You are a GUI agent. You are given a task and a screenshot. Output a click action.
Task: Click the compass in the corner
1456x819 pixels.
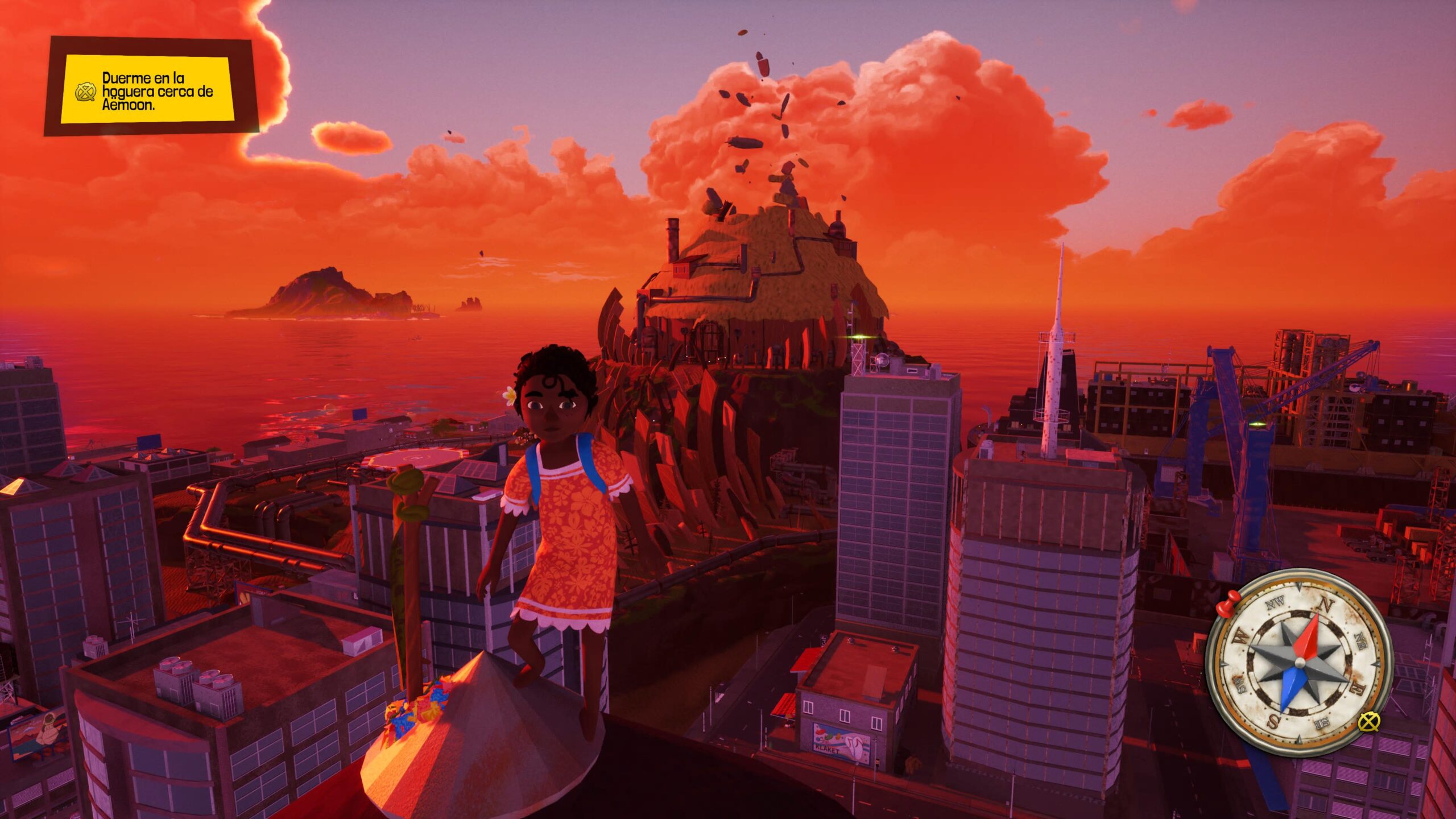pos(1299,663)
